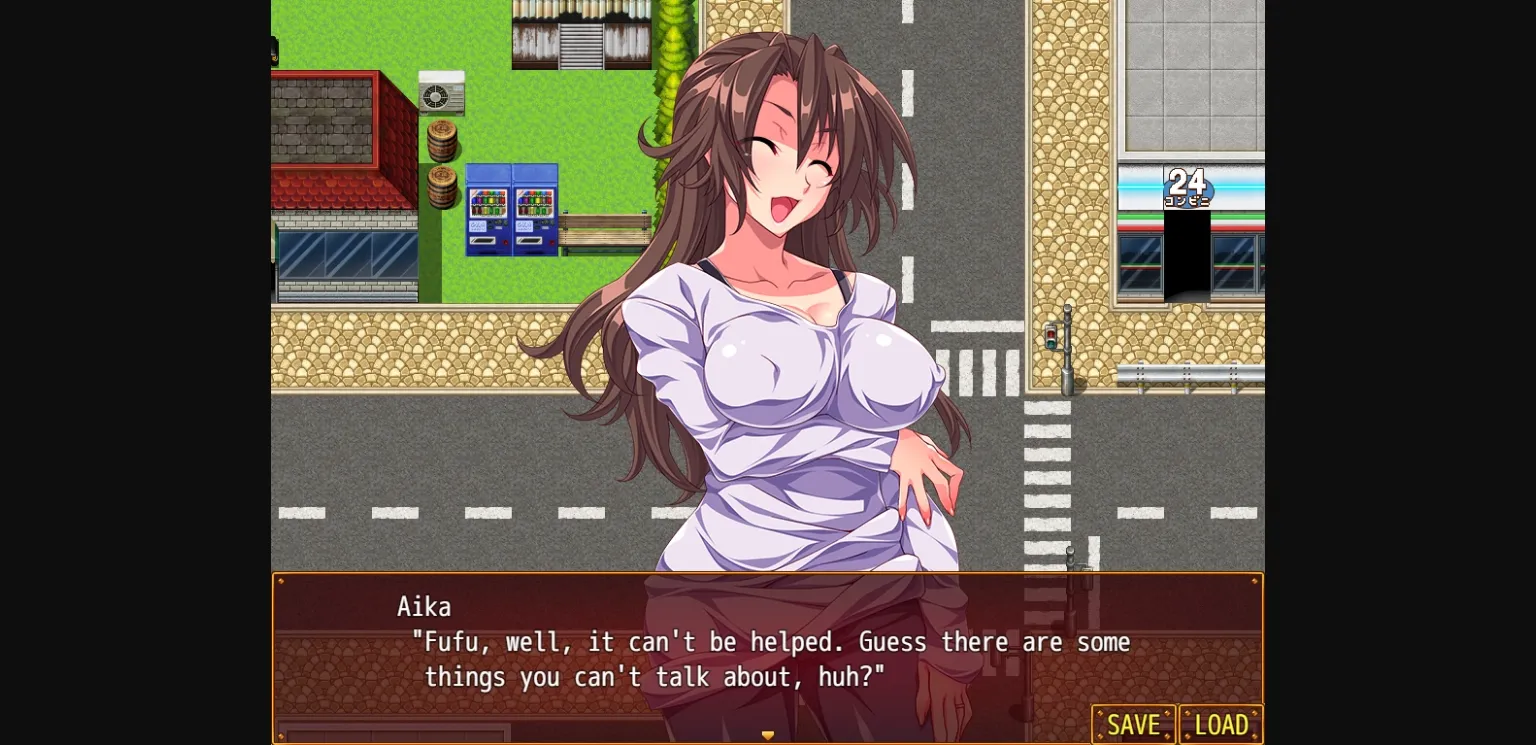Click the SAVE button
Screen dimensions: 1536x745
pos(1133,724)
